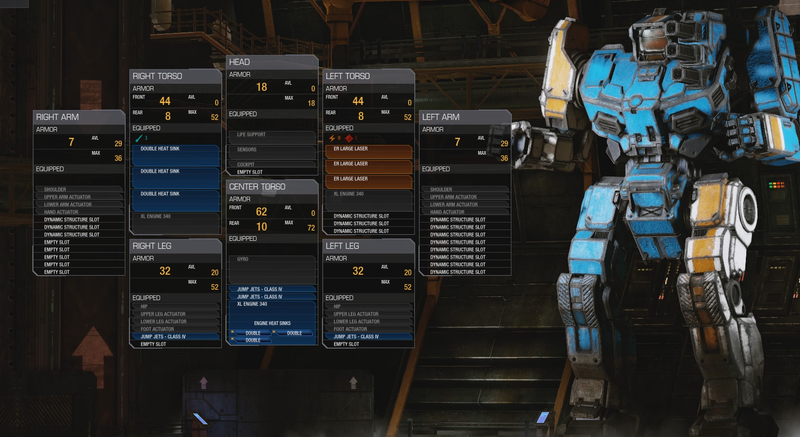The height and width of the screenshot is (437, 800).
Task: Select Jump Jets Class IV in Right Leg
Action: pyautogui.click(x=174, y=337)
